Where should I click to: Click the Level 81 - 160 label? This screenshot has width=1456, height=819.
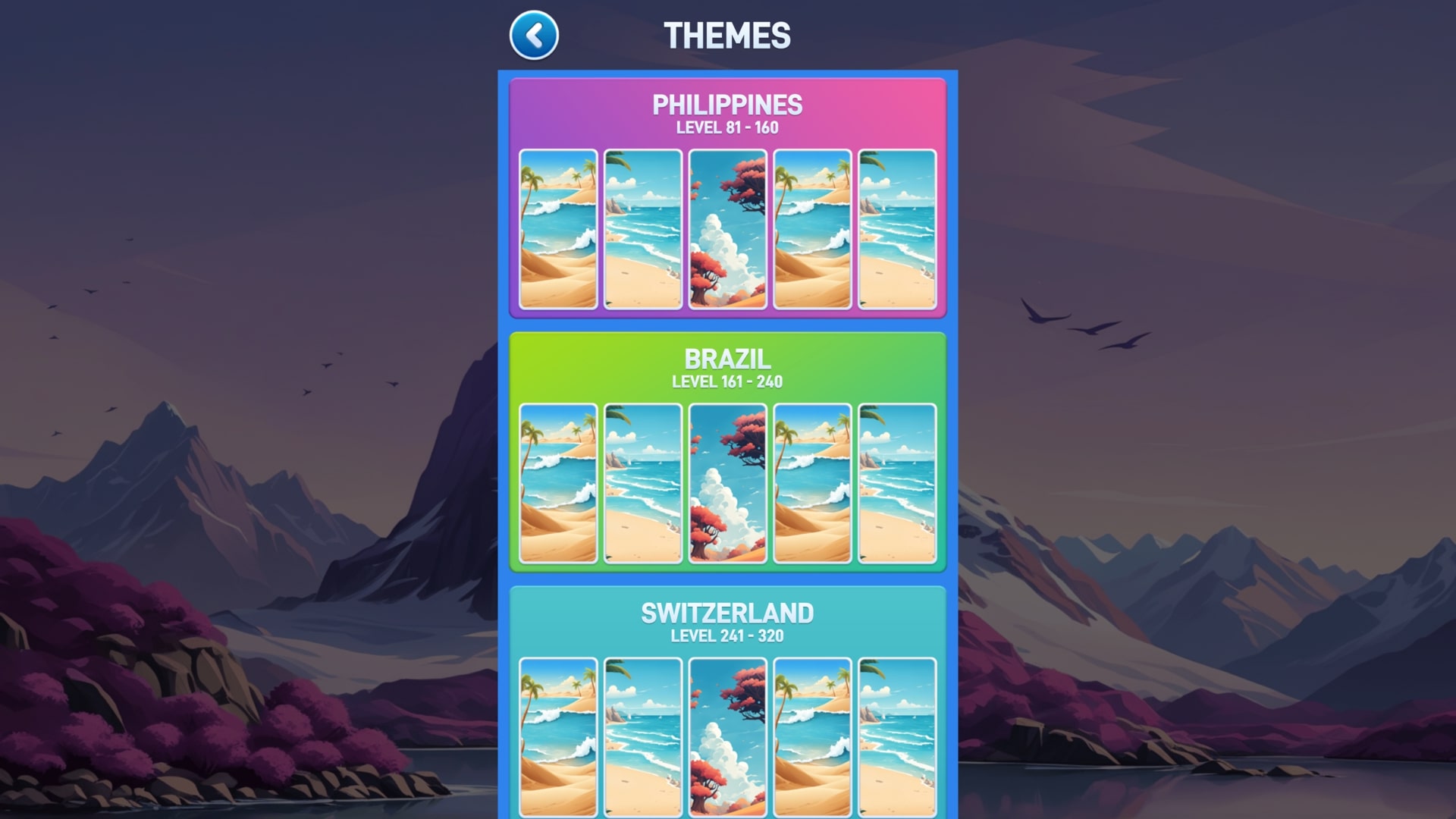pyautogui.click(x=726, y=127)
